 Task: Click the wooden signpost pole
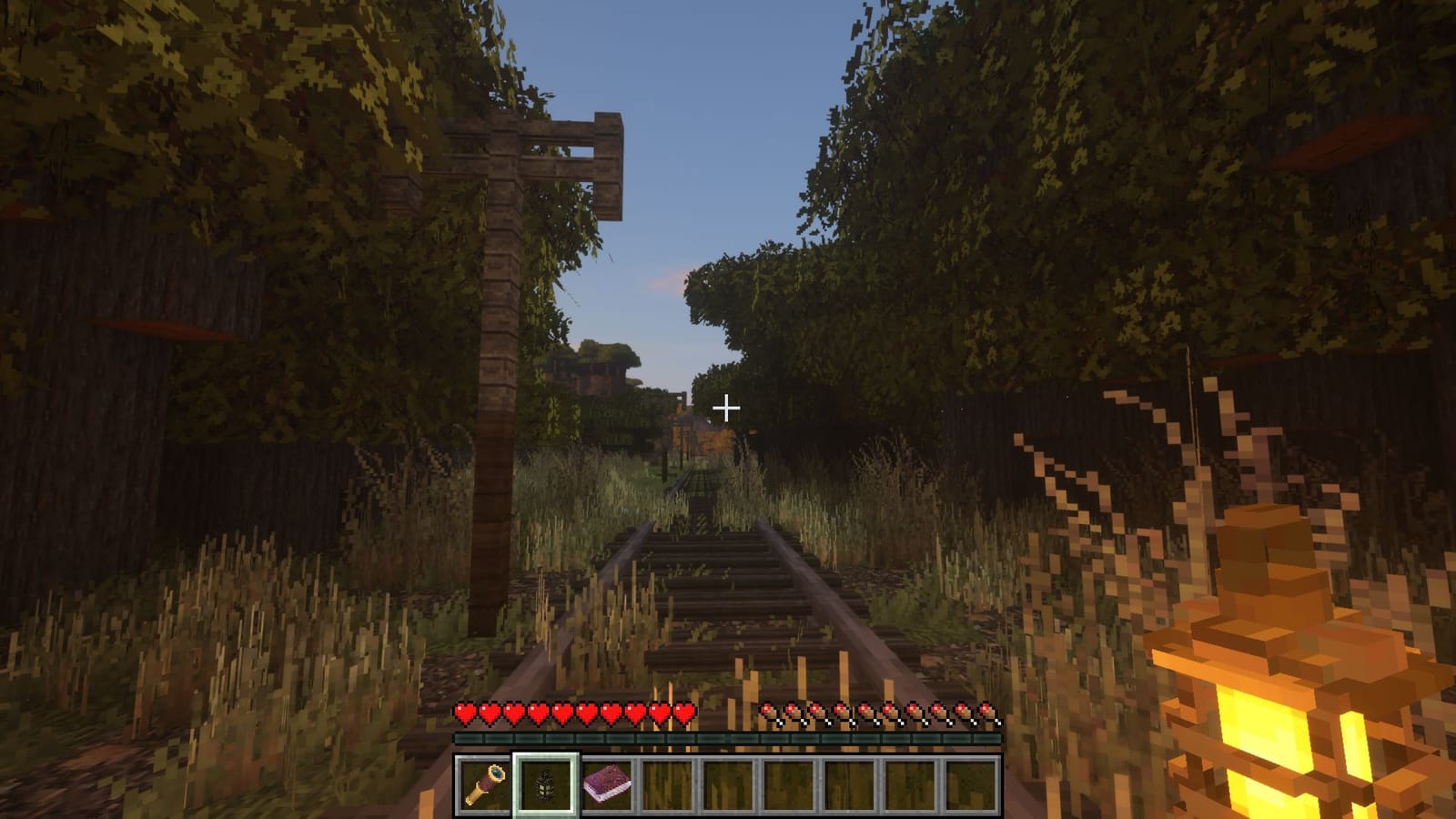(x=499, y=364)
